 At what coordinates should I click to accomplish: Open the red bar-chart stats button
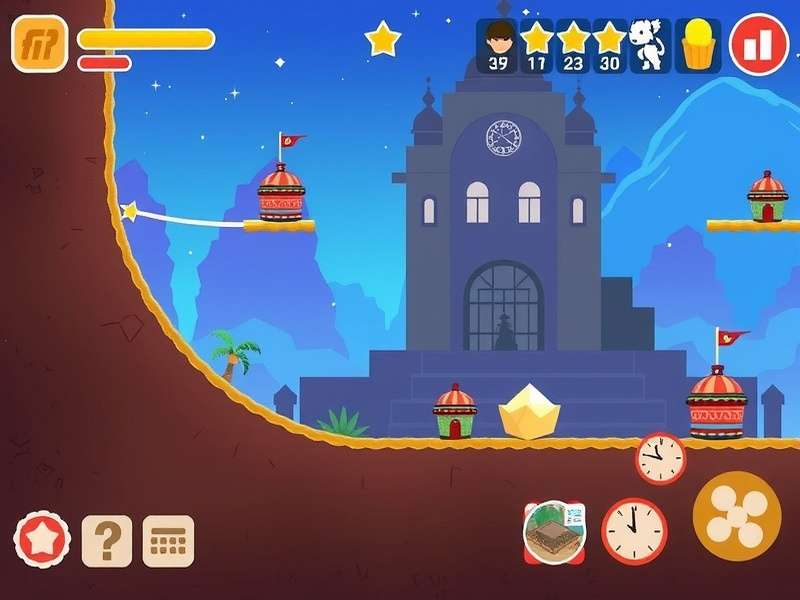coord(758,45)
